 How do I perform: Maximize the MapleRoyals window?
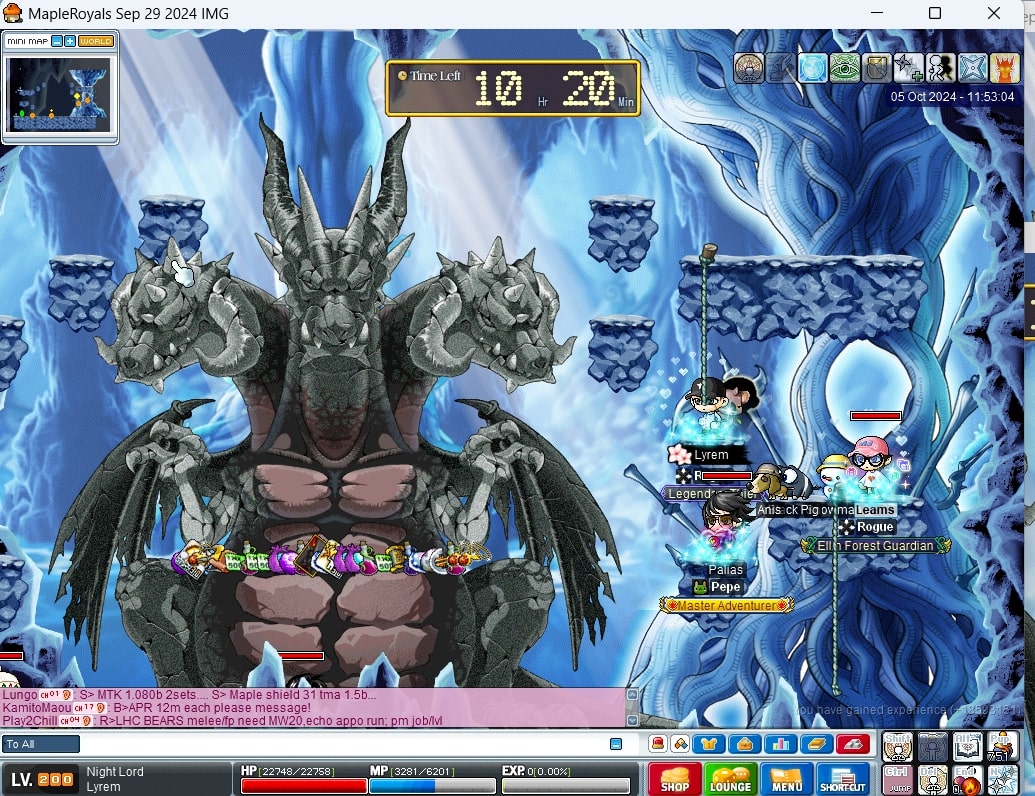click(935, 14)
